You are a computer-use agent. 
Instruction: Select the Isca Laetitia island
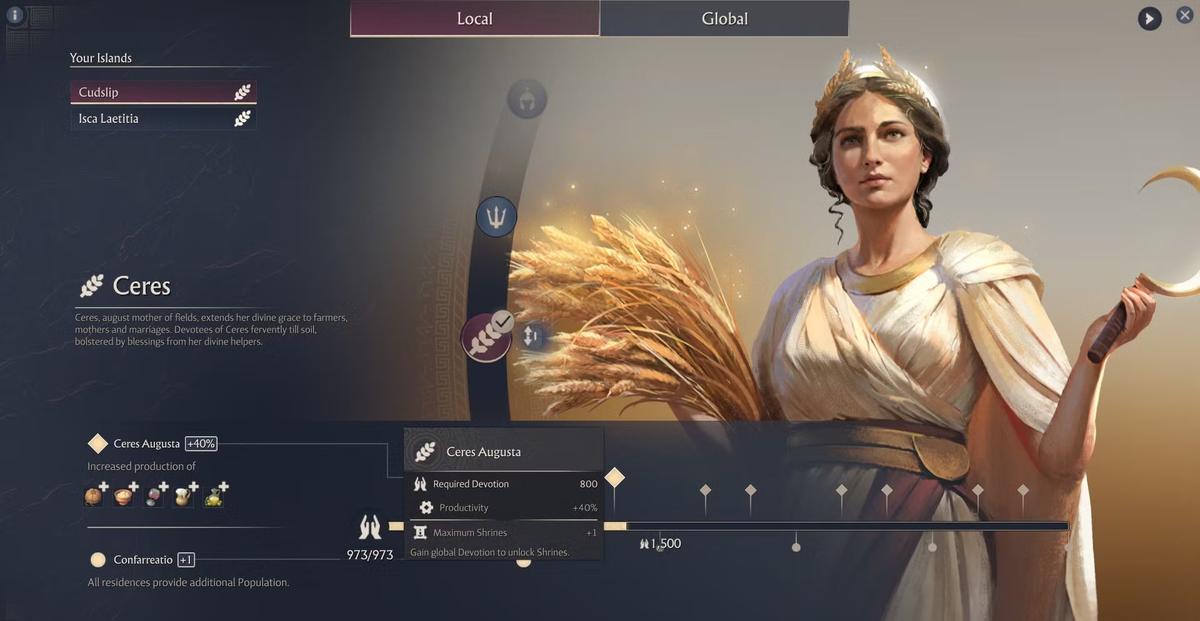163,119
